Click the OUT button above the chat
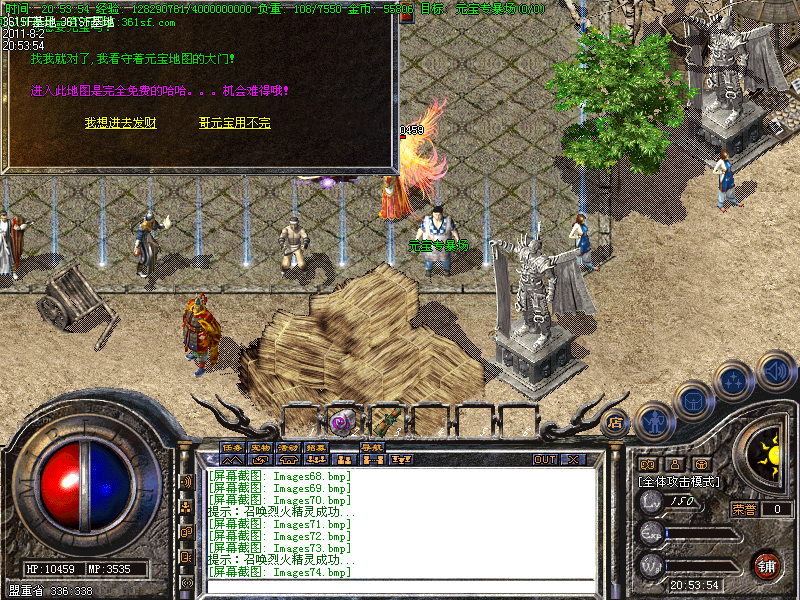800x600 pixels. tap(545, 460)
